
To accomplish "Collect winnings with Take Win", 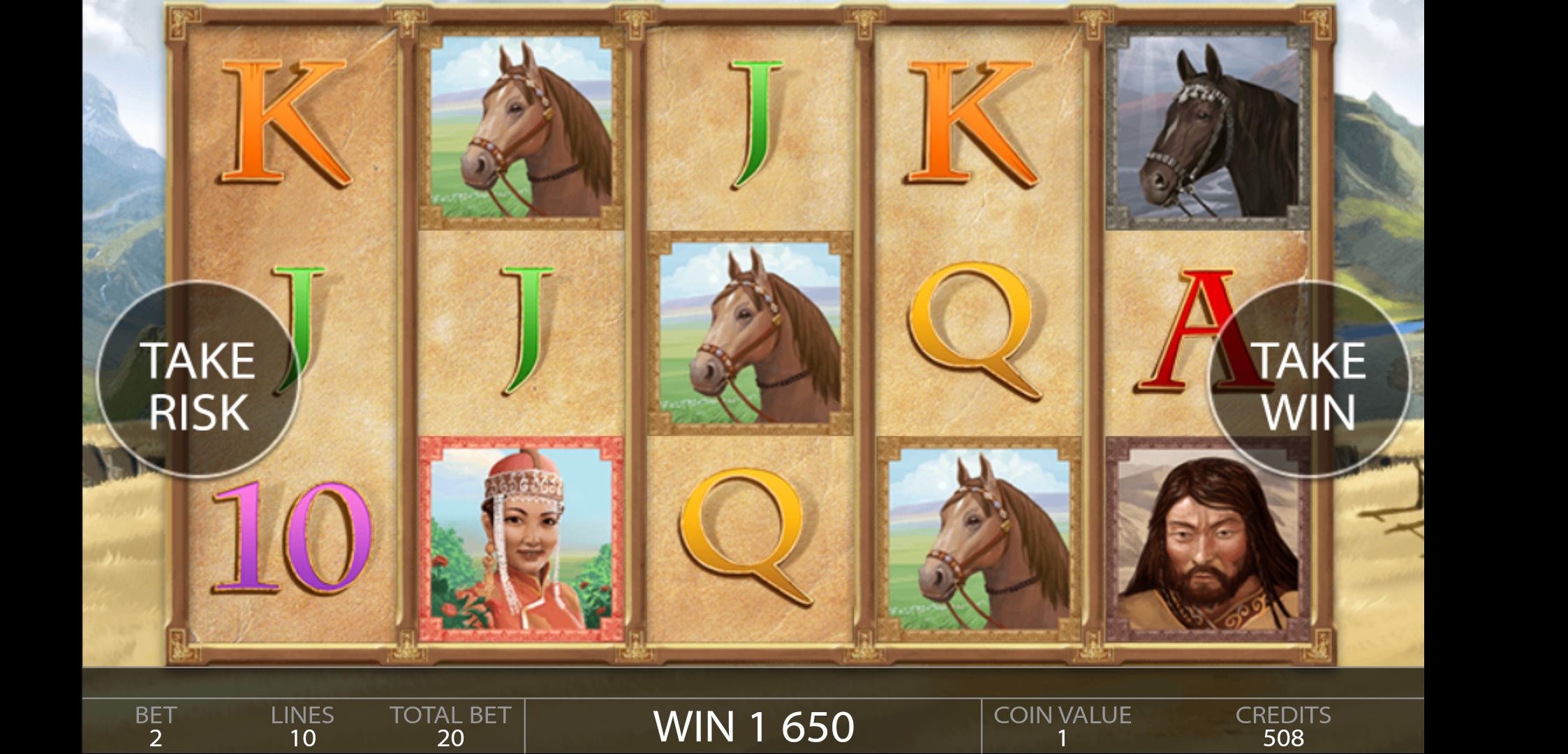I will click(1309, 380).
